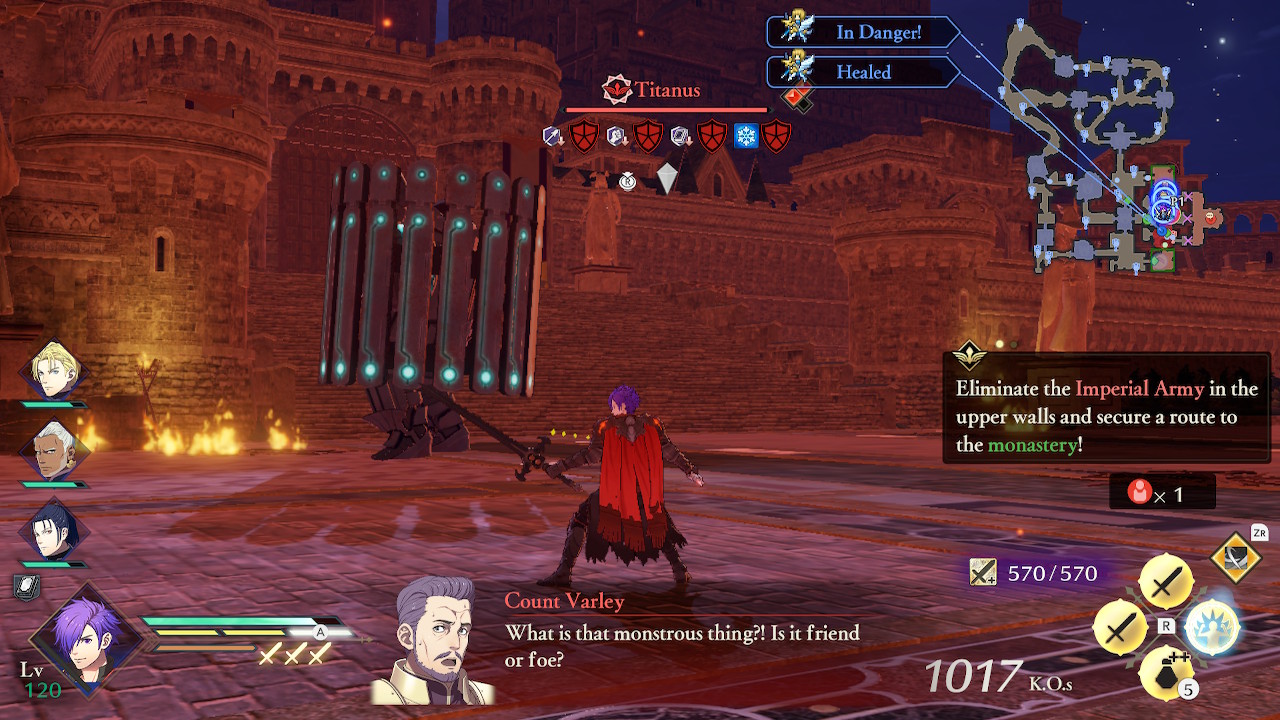Click the weapon durability crossed-sword icon
This screenshot has height=720, width=1280.
pos(983,573)
